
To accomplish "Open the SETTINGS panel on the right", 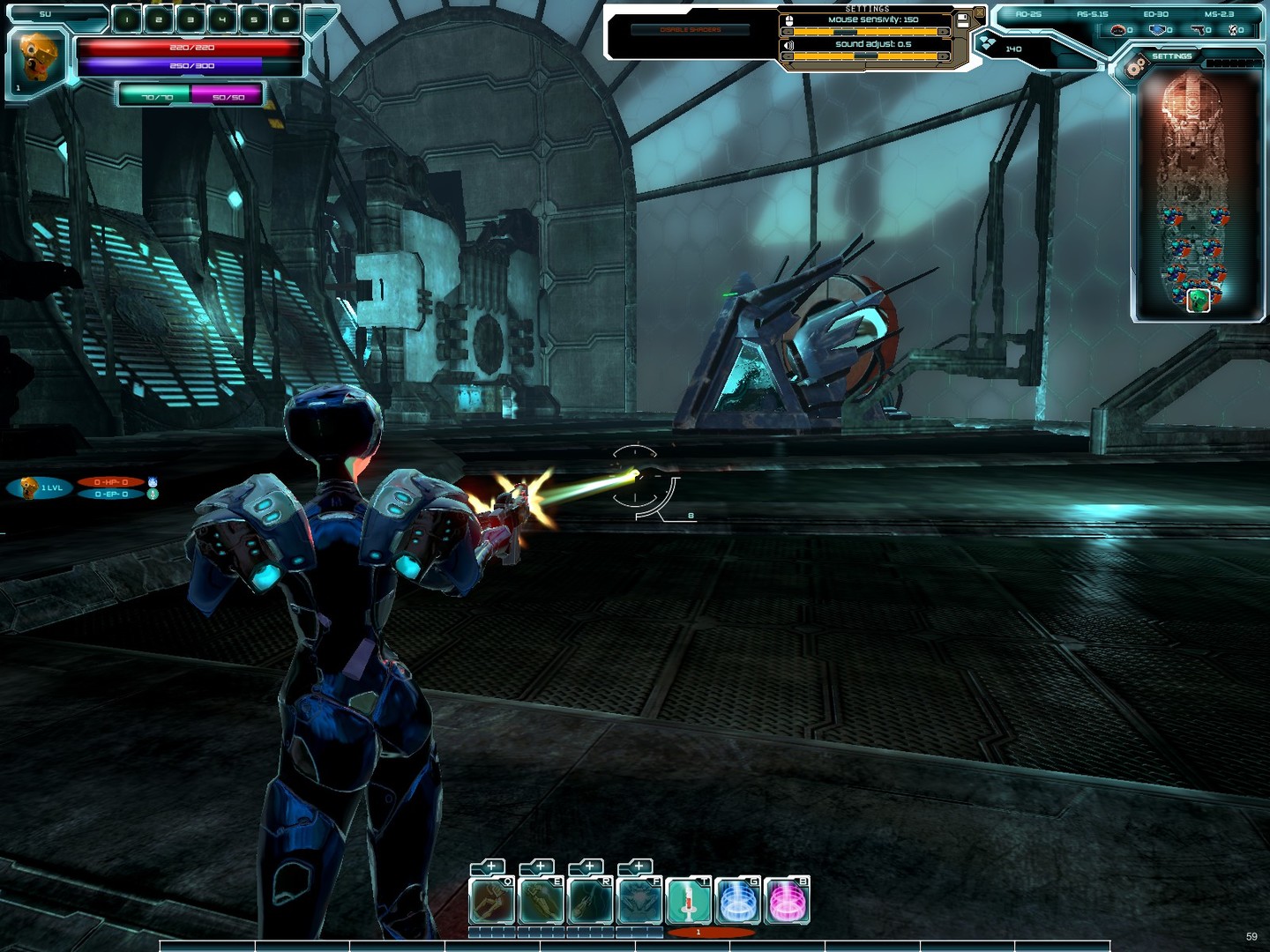I will click(x=1172, y=56).
